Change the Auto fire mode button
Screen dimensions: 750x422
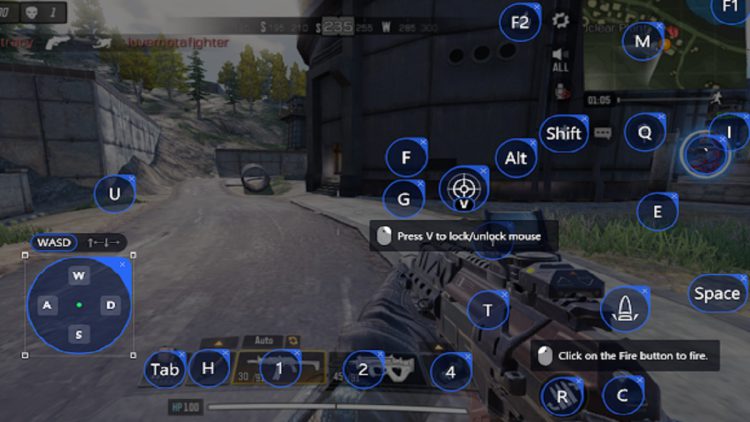point(263,341)
